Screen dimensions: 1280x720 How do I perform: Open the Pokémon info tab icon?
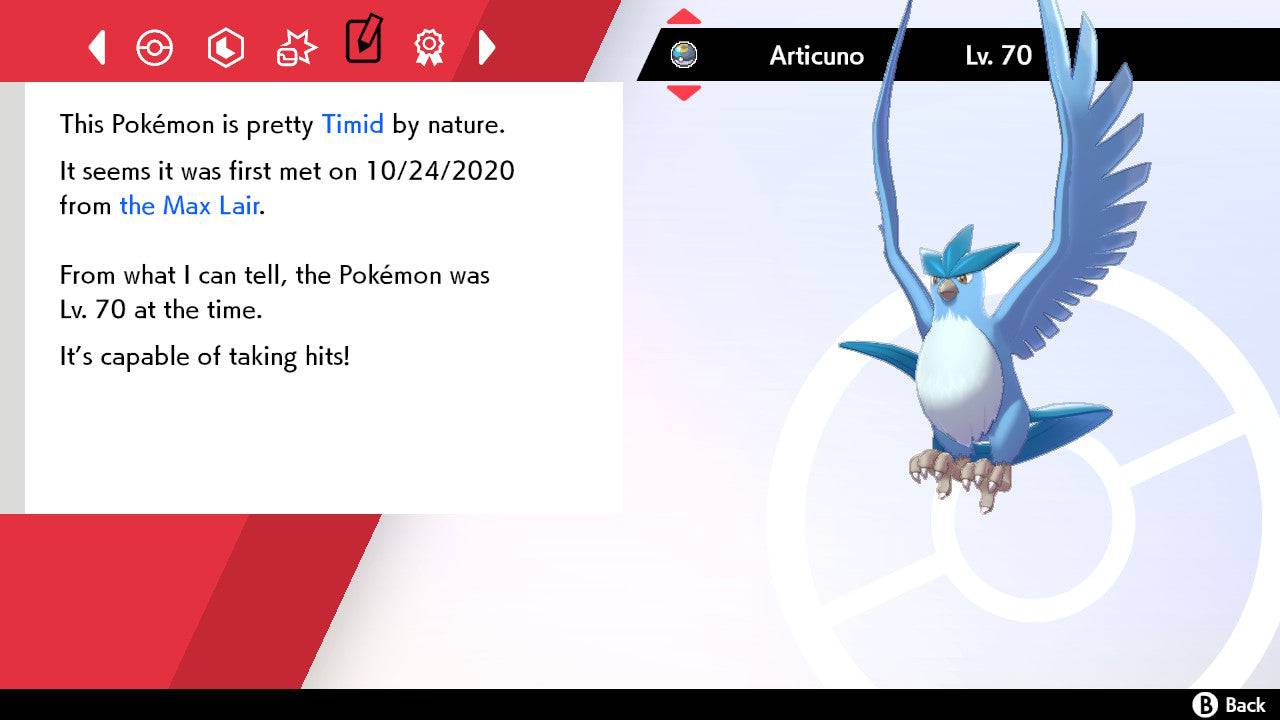155,45
